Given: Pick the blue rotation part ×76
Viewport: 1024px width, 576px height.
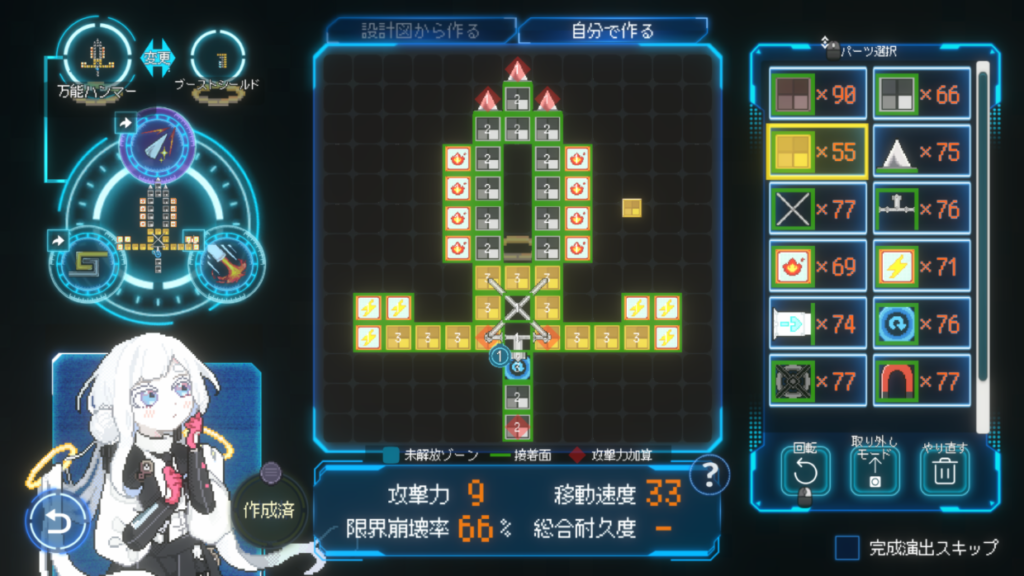Looking at the screenshot, I should click(921, 323).
